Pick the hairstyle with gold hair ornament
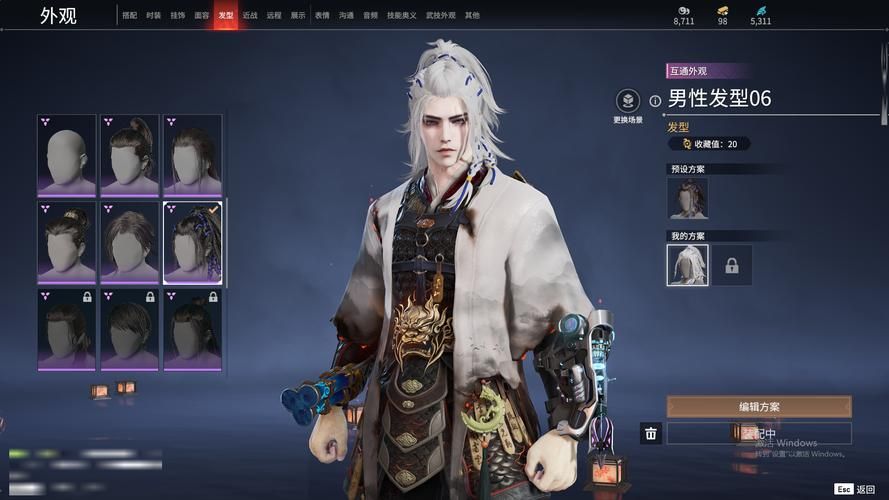889x500 pixels. [67, 242]
